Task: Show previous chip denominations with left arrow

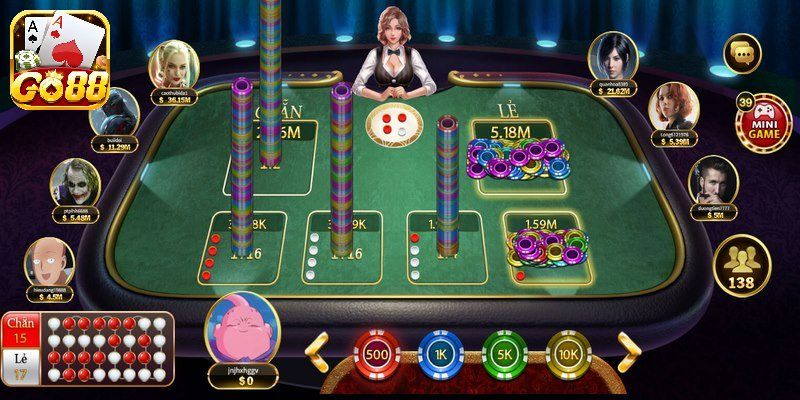Action: 318,351
